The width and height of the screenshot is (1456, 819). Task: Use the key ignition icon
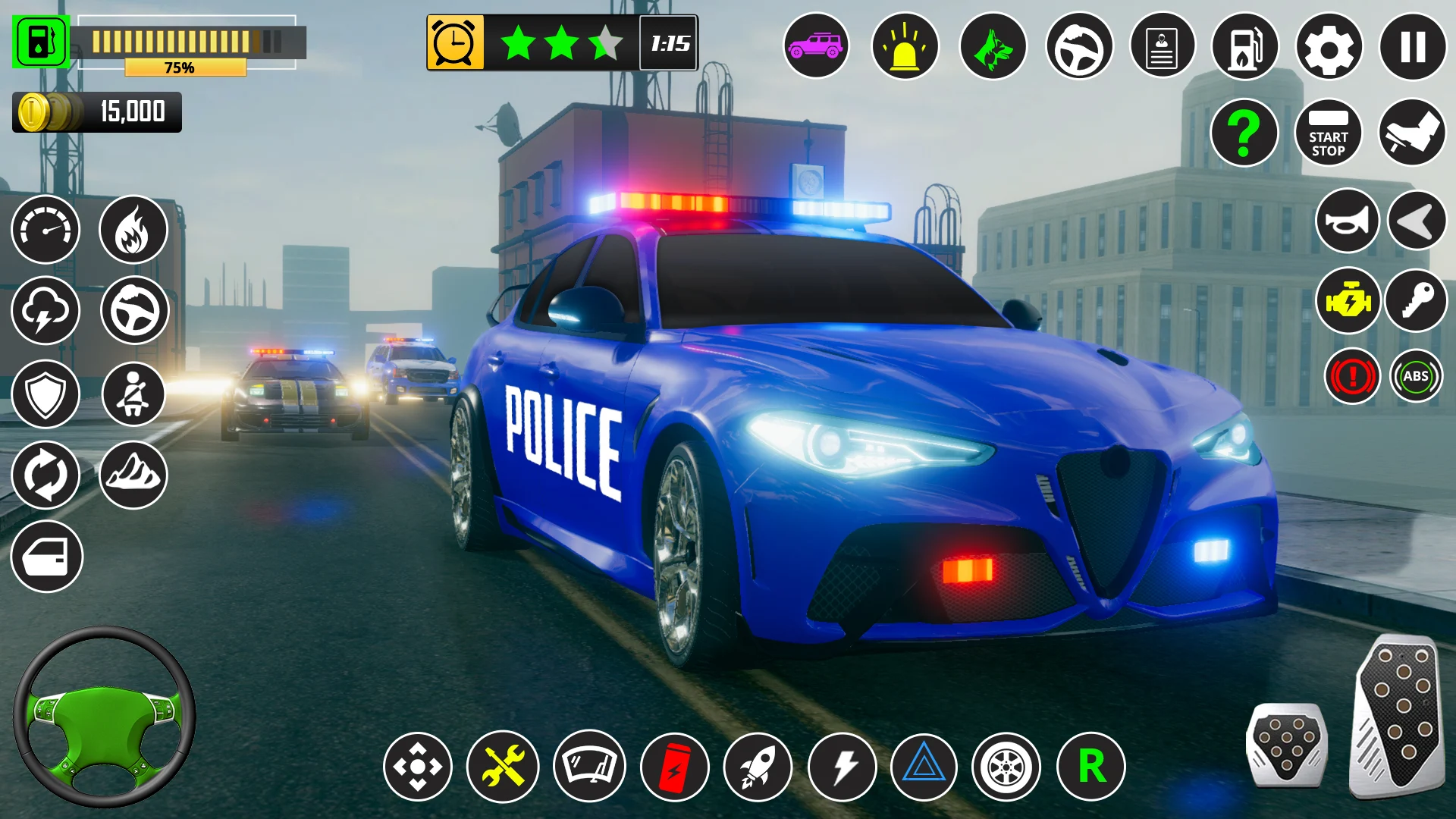[x=1417, y=302]
